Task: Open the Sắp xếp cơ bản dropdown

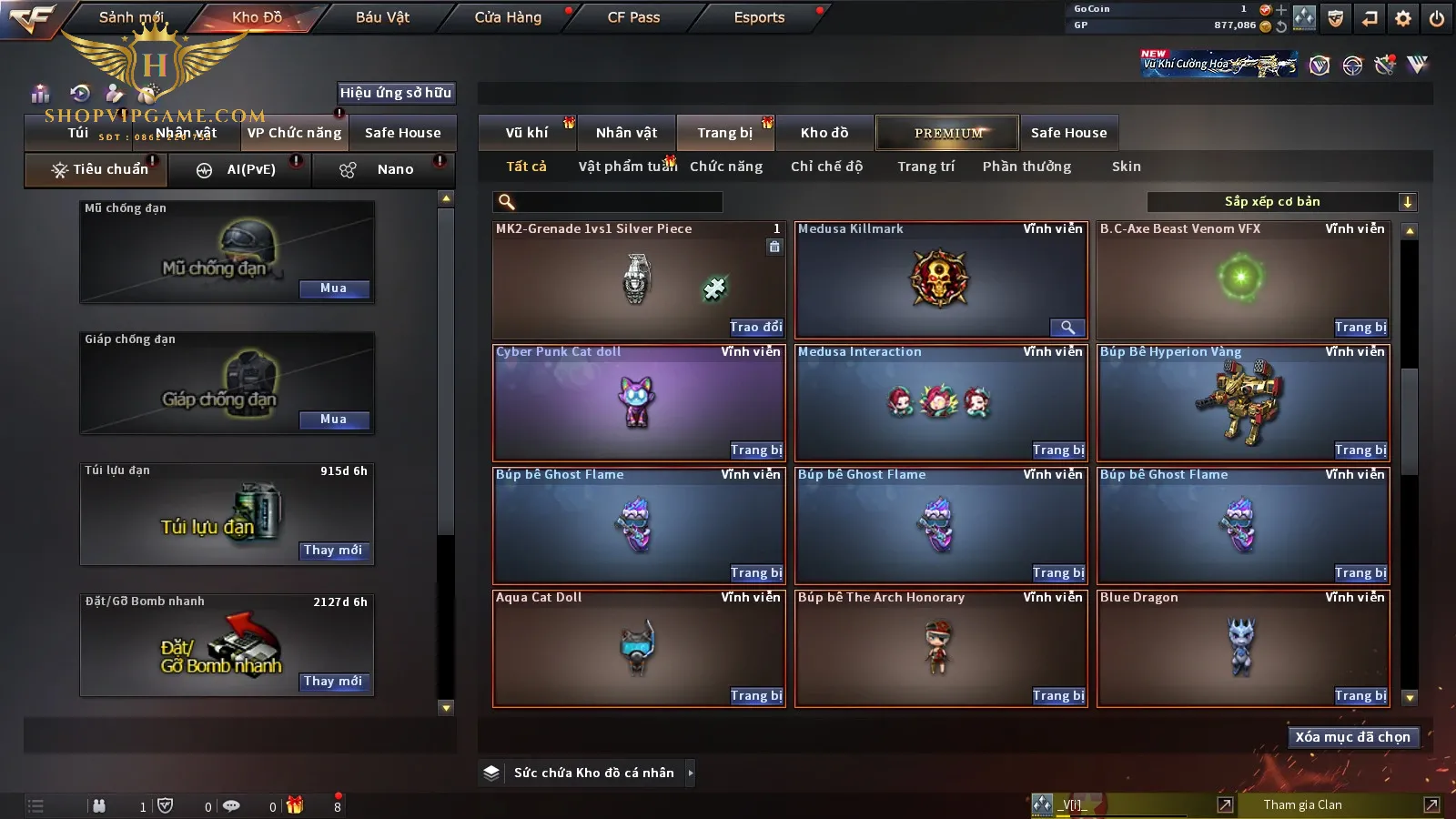Action: click(x=1281, y=202)
